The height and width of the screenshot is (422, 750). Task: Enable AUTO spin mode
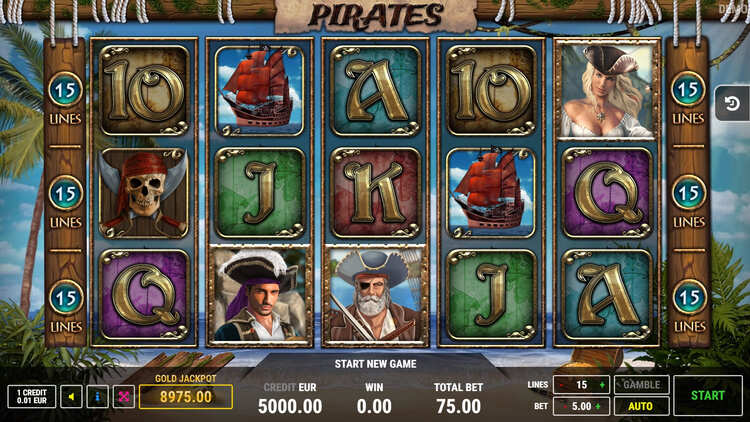coord(641,406)
